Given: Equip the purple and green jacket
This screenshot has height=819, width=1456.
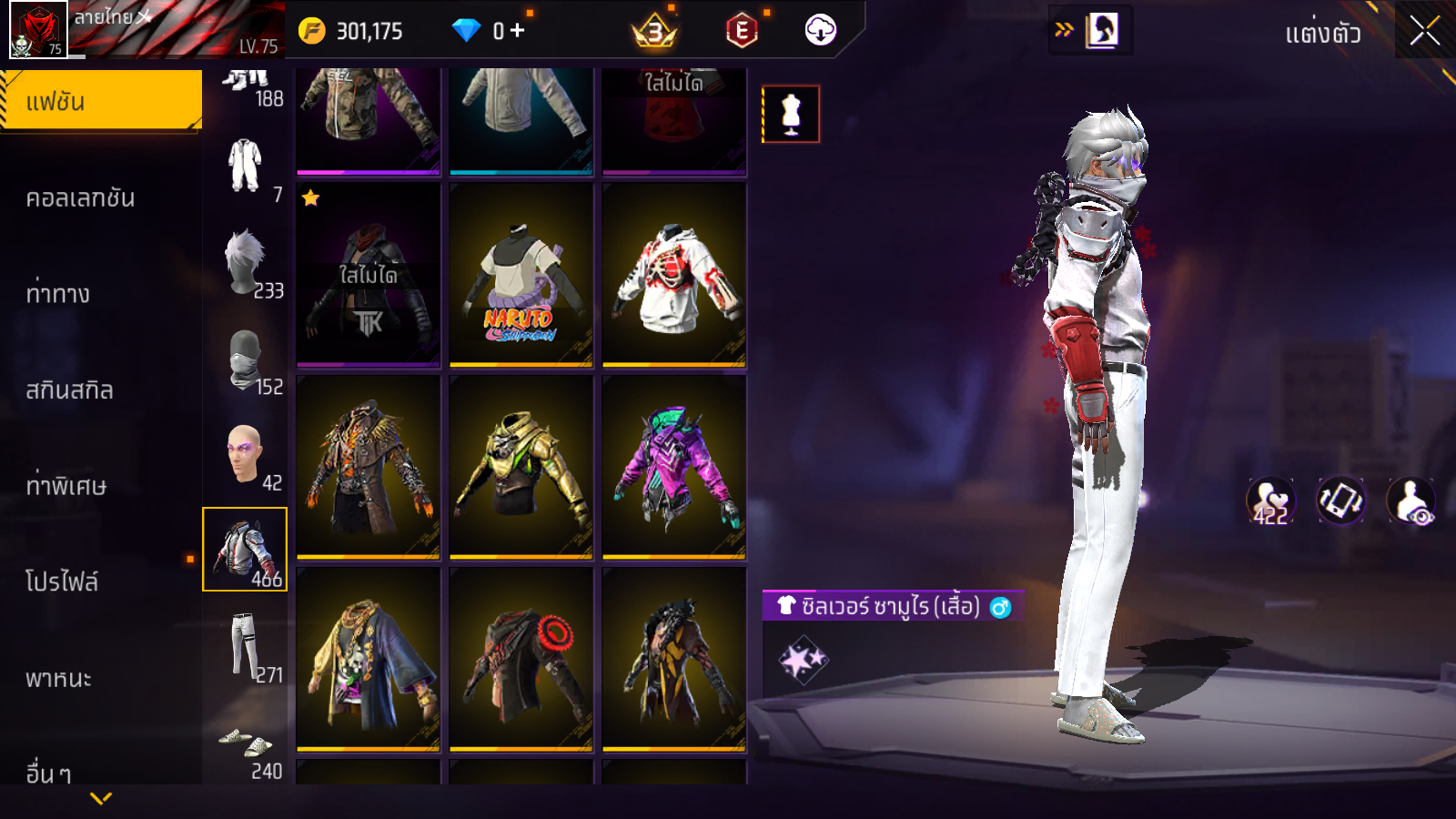Looking at the screenshot, I should click(673, 468).
